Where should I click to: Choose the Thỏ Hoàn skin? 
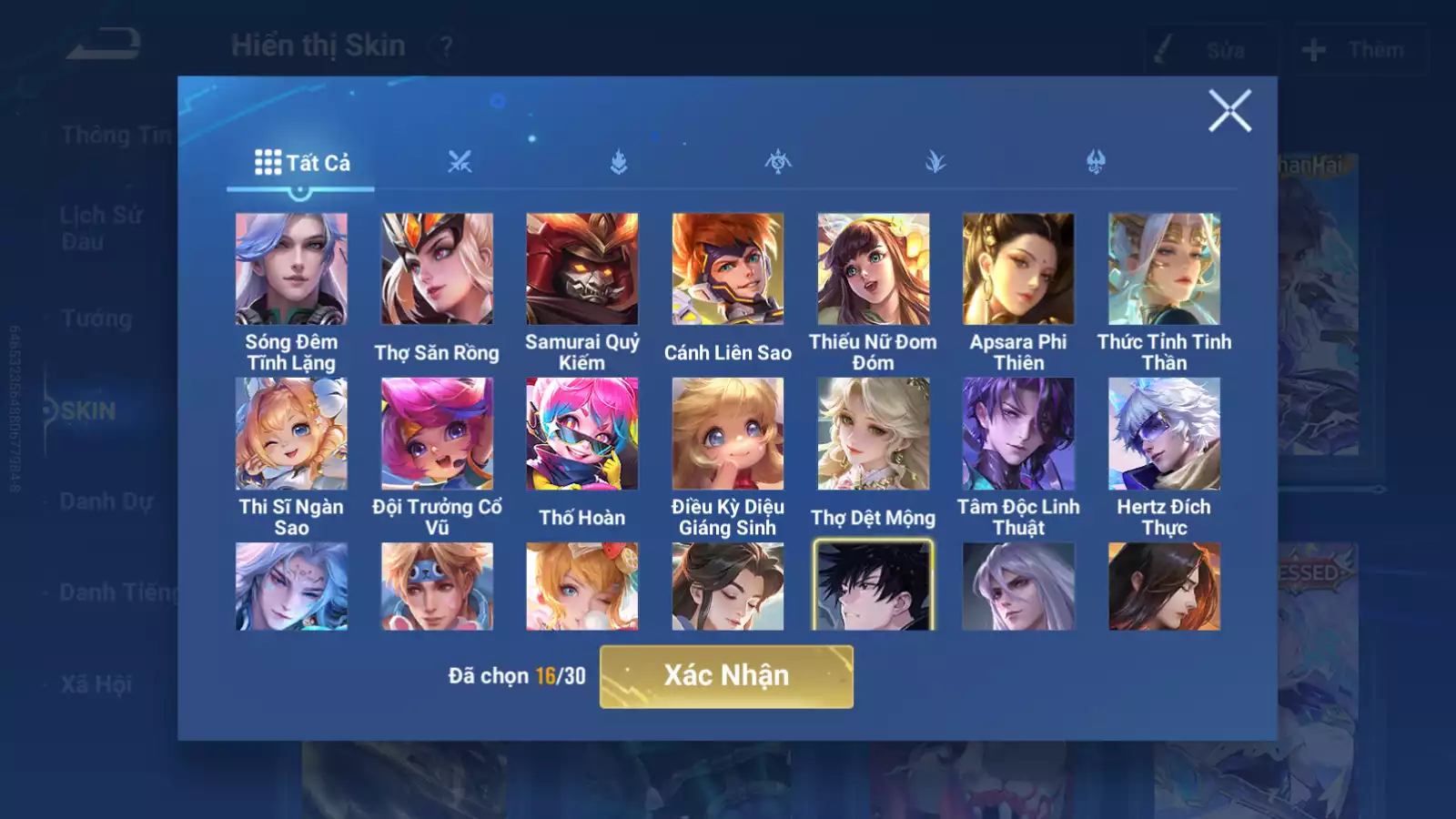tap(582, 434)
